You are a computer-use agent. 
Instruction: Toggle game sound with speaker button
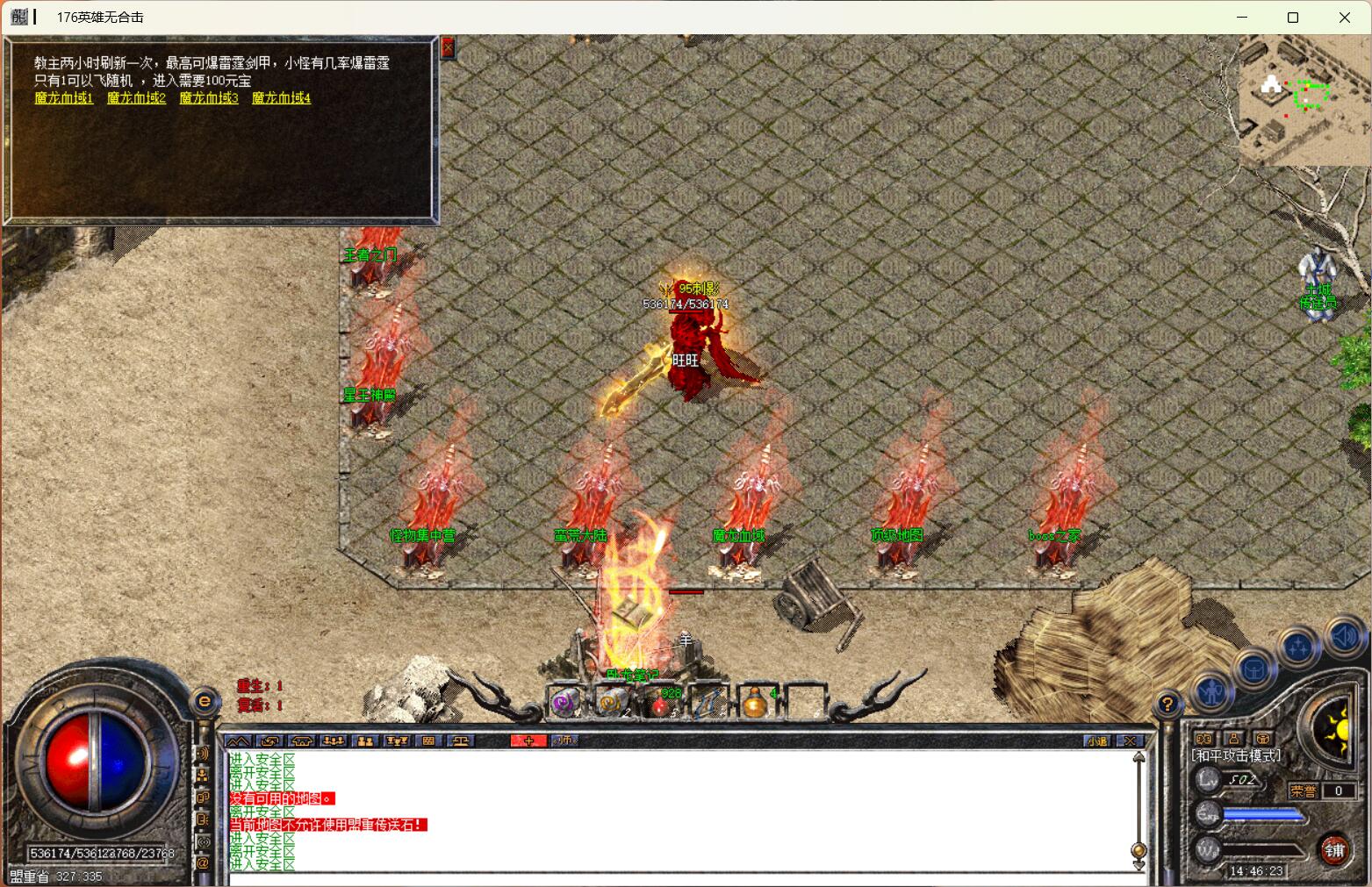(x=1344, y=637)
